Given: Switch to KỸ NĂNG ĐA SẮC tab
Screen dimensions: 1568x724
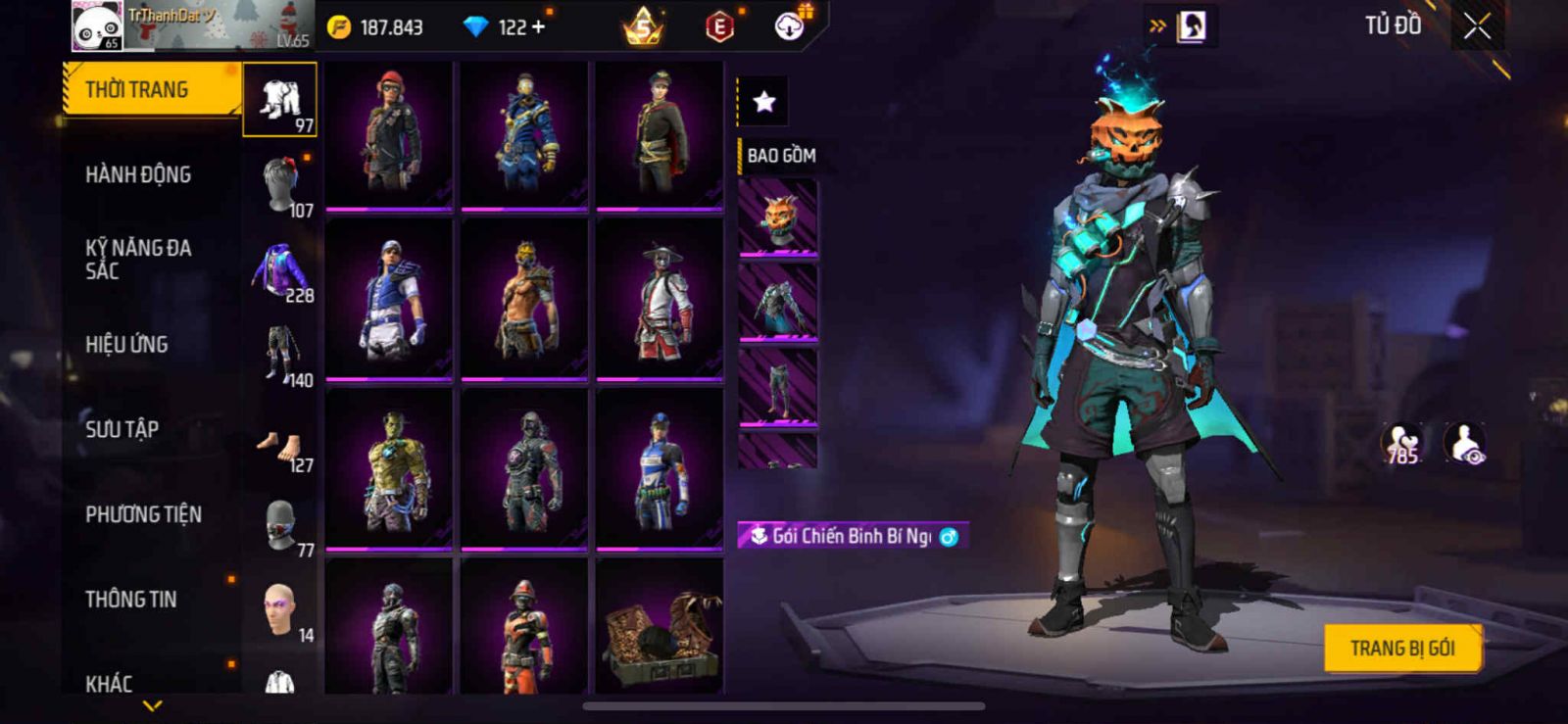Looking at the screenshot, I should click(x=138, y=260).
